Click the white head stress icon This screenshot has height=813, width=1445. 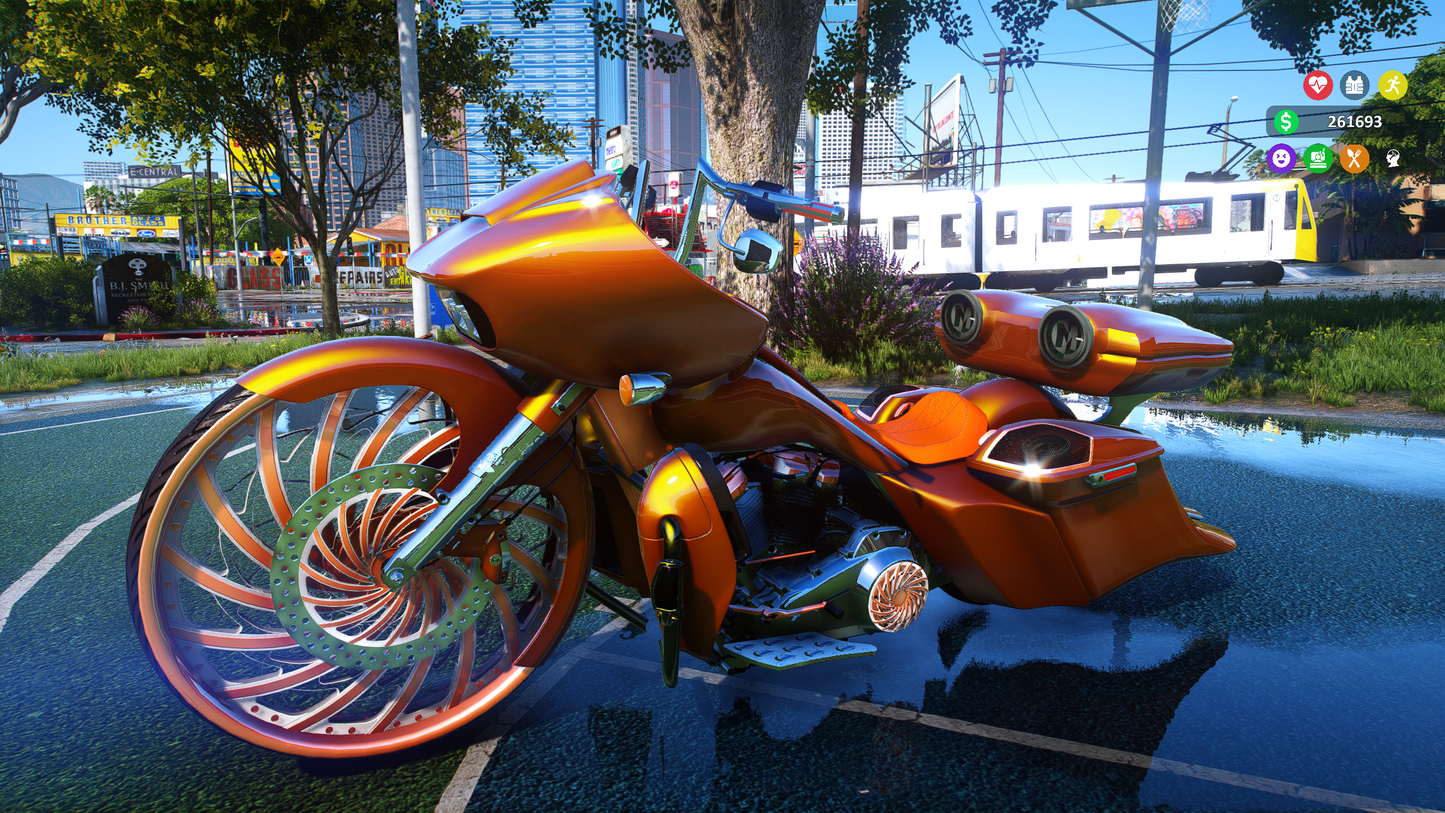(x=1392, y=158)
